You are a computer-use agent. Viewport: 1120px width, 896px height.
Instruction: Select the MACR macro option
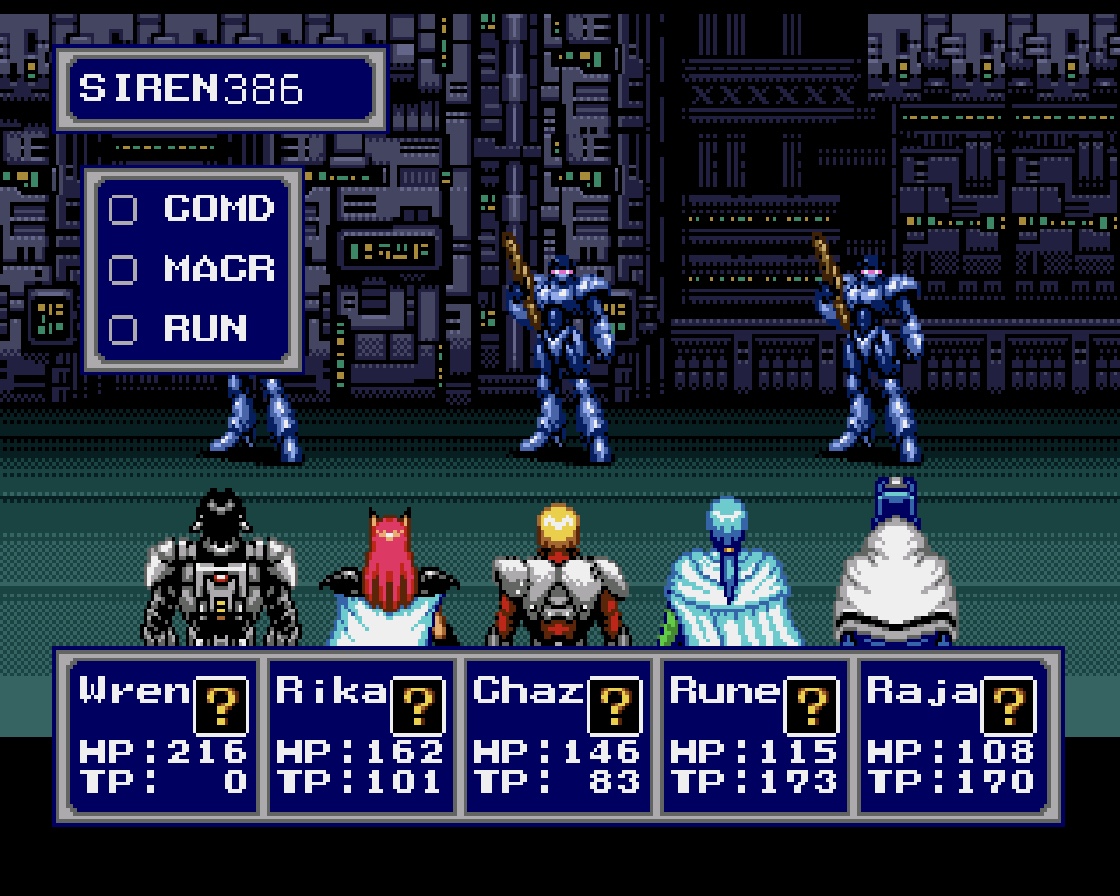point(218,269)
